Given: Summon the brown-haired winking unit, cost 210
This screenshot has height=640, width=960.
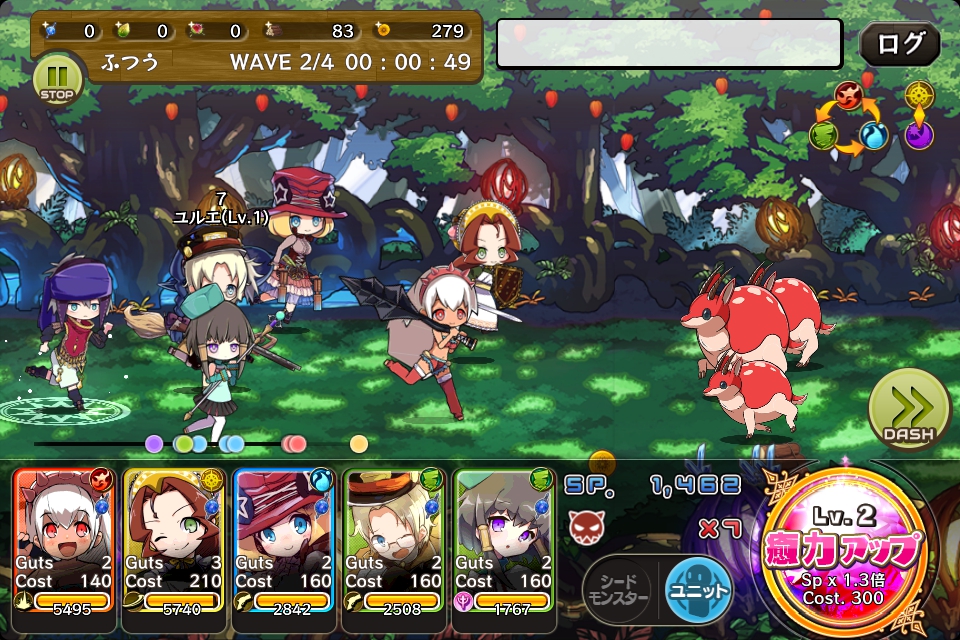Looking at the screenshot, I should tap(175, 540).
